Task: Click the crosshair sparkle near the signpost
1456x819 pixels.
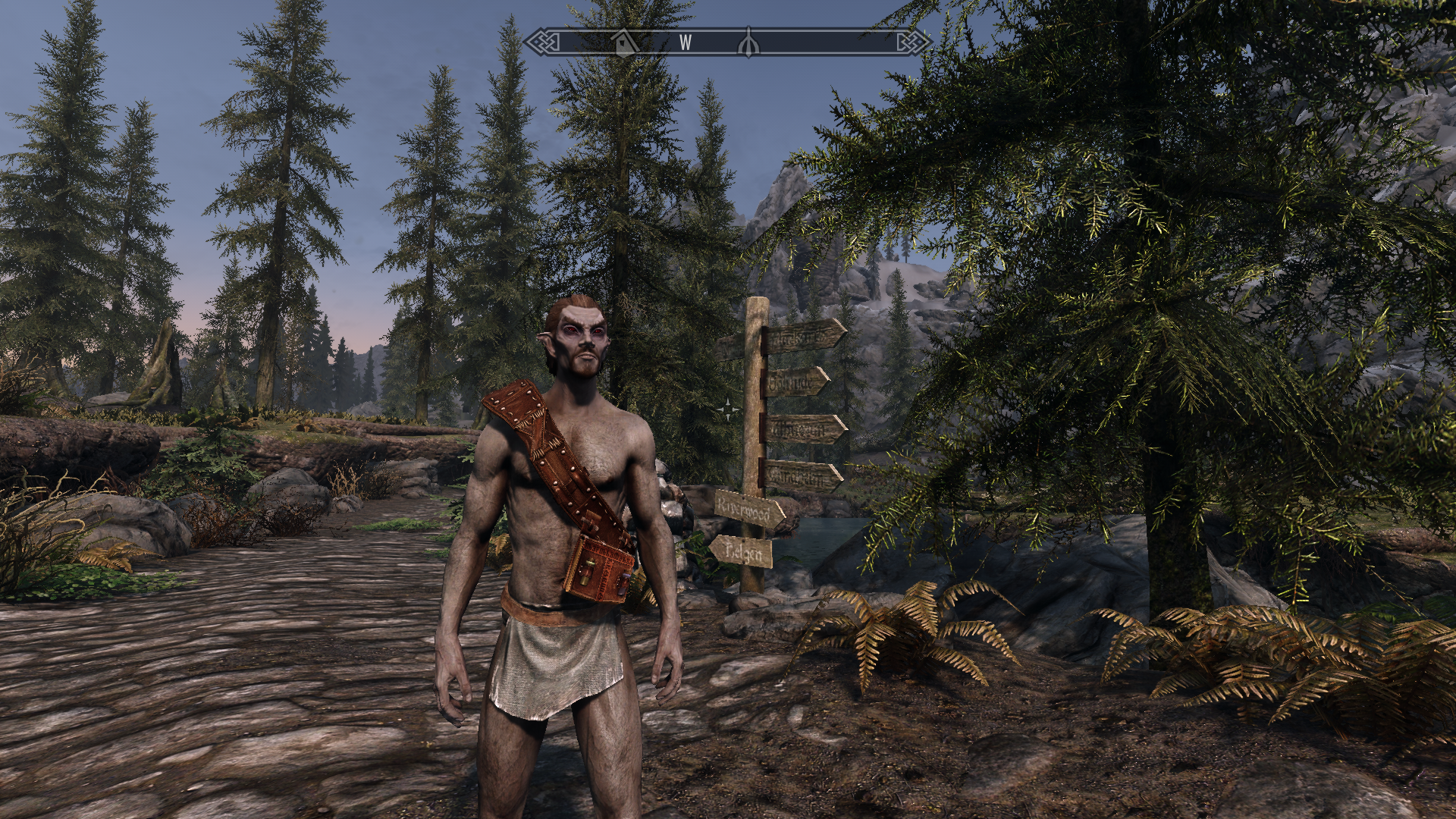Action: (727, 408)
